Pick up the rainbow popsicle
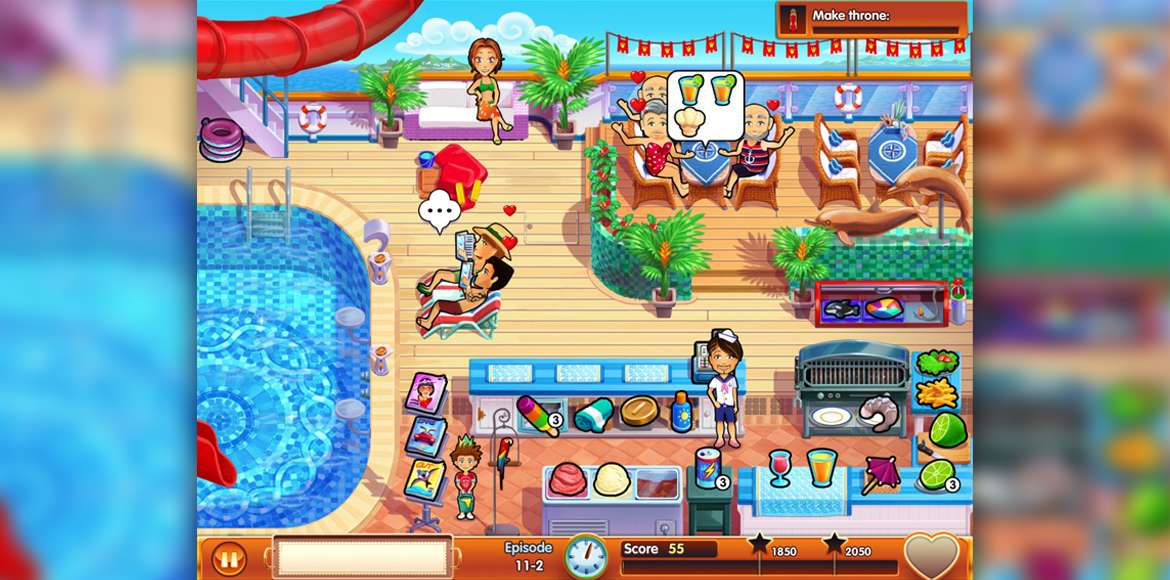This screenshot has height=580, width=1170. click(x=537, y=413)
